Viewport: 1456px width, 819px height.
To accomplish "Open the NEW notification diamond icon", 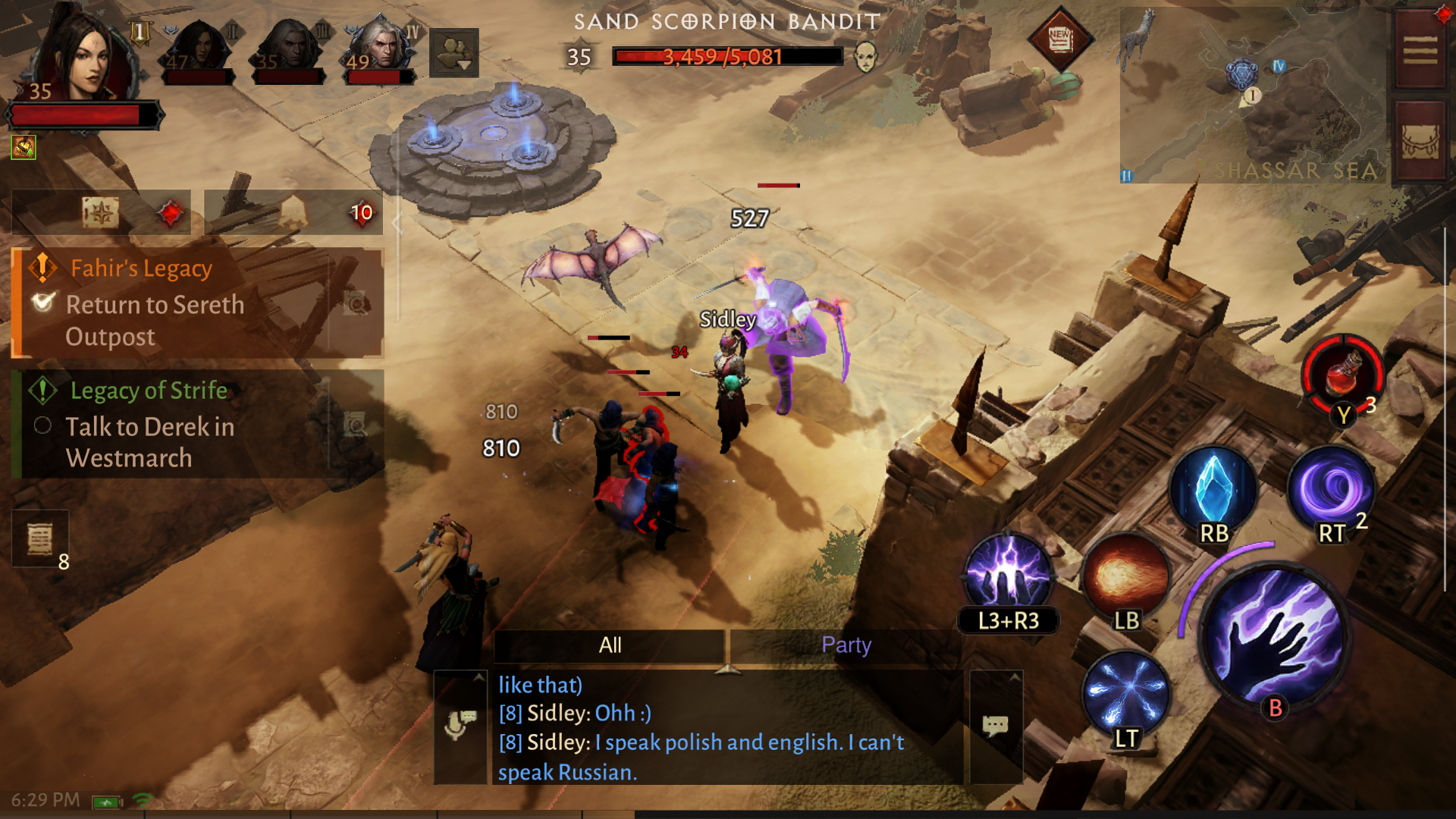I will pos(1059,38).
